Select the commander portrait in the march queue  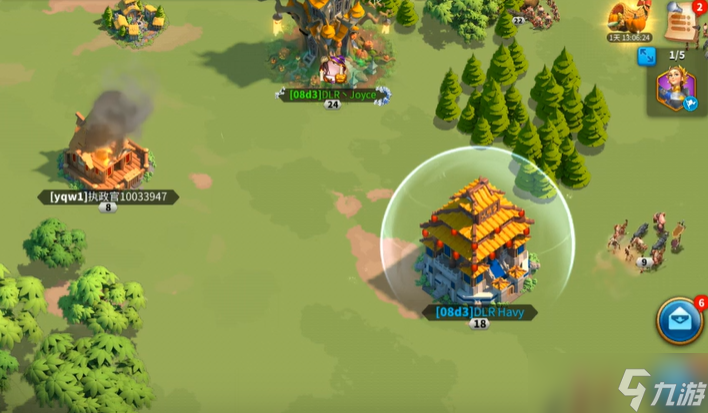pyautogui.click(x=676, y=89)
